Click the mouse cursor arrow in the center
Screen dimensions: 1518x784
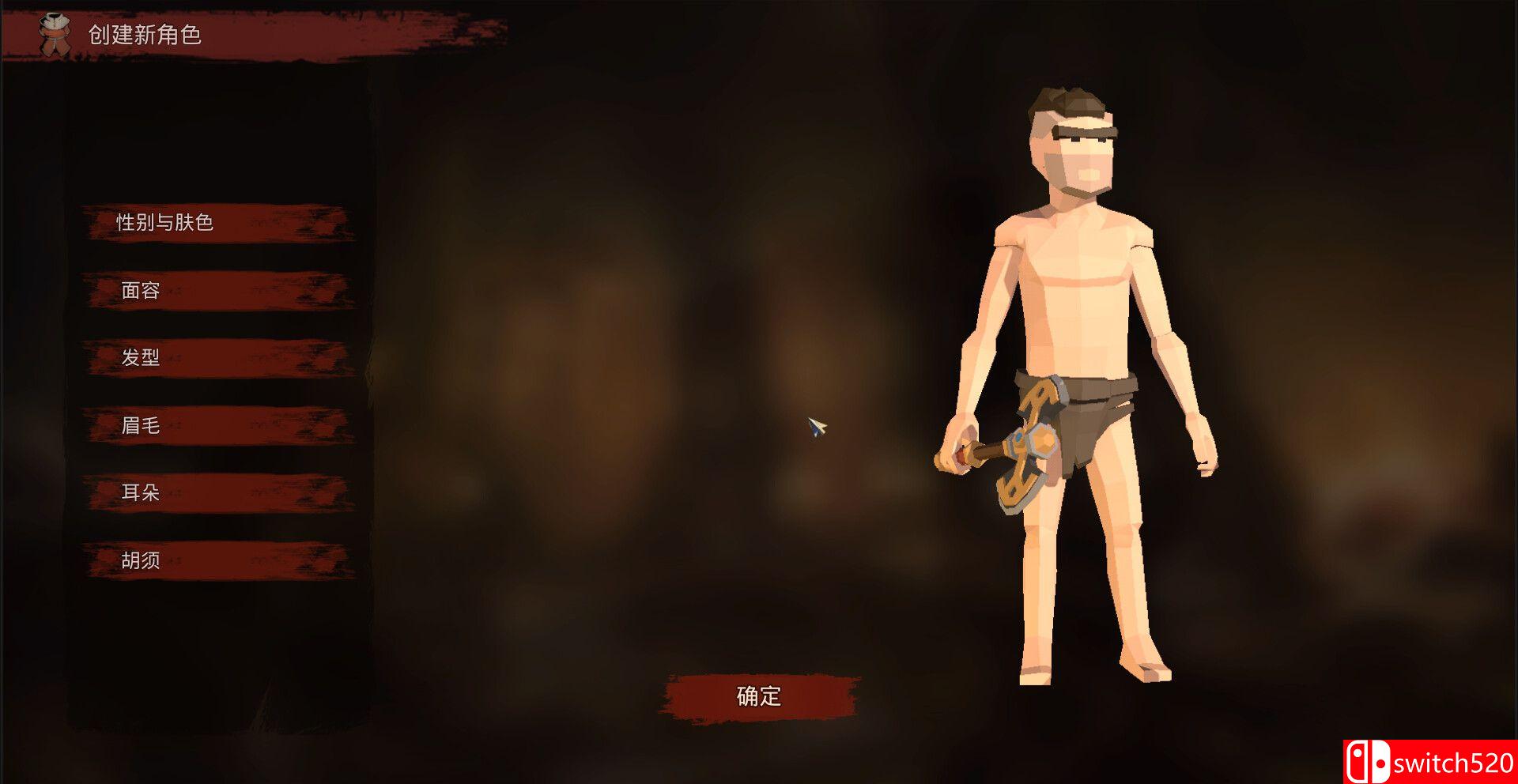[x=818, y=428]
